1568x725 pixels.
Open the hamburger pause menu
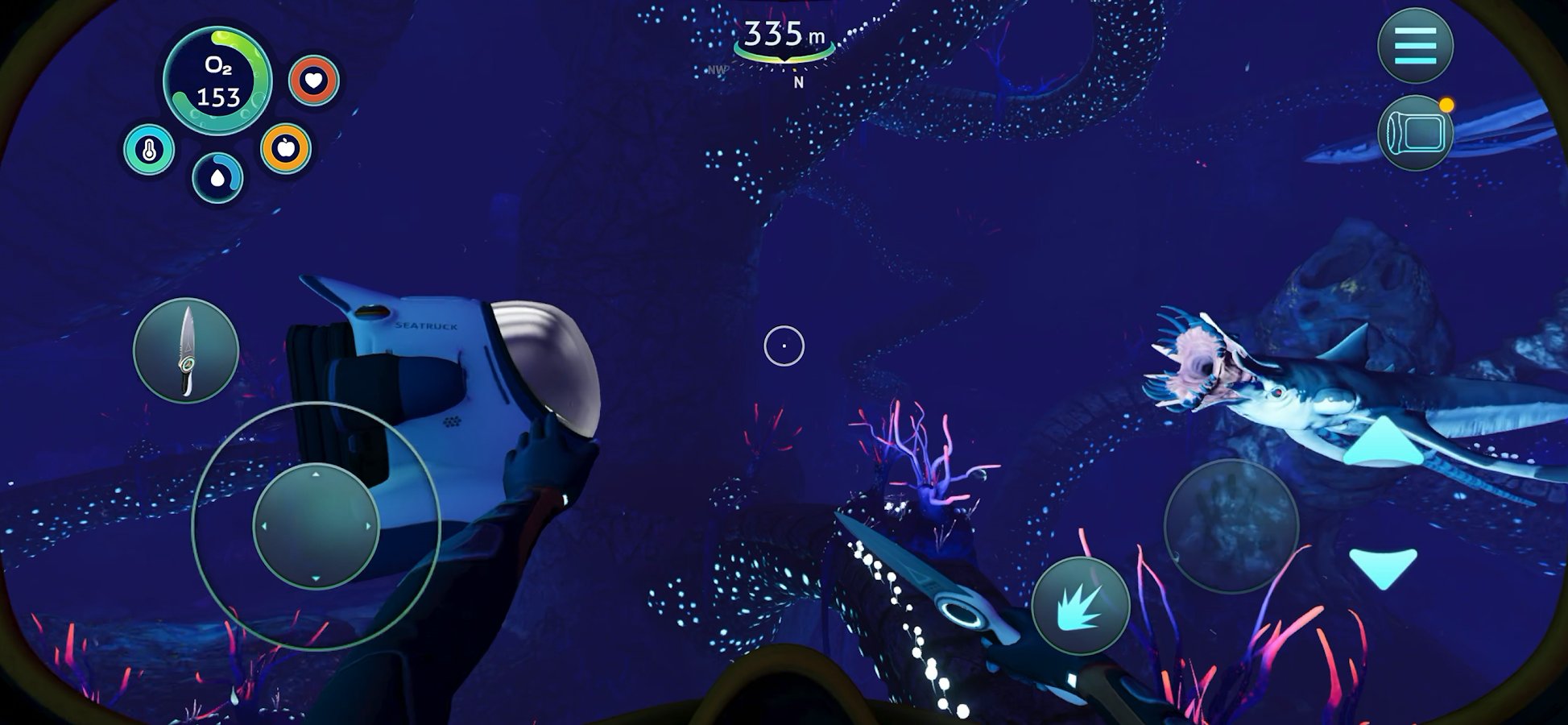[x=1415, y=44]
